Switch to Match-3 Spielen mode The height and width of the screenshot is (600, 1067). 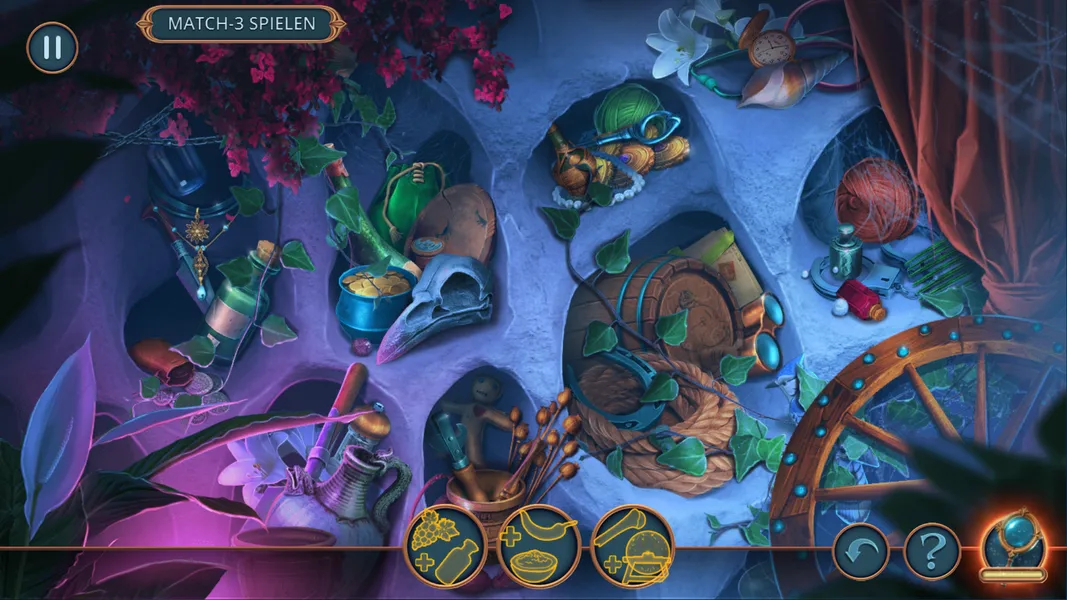(x=241, y=23)
